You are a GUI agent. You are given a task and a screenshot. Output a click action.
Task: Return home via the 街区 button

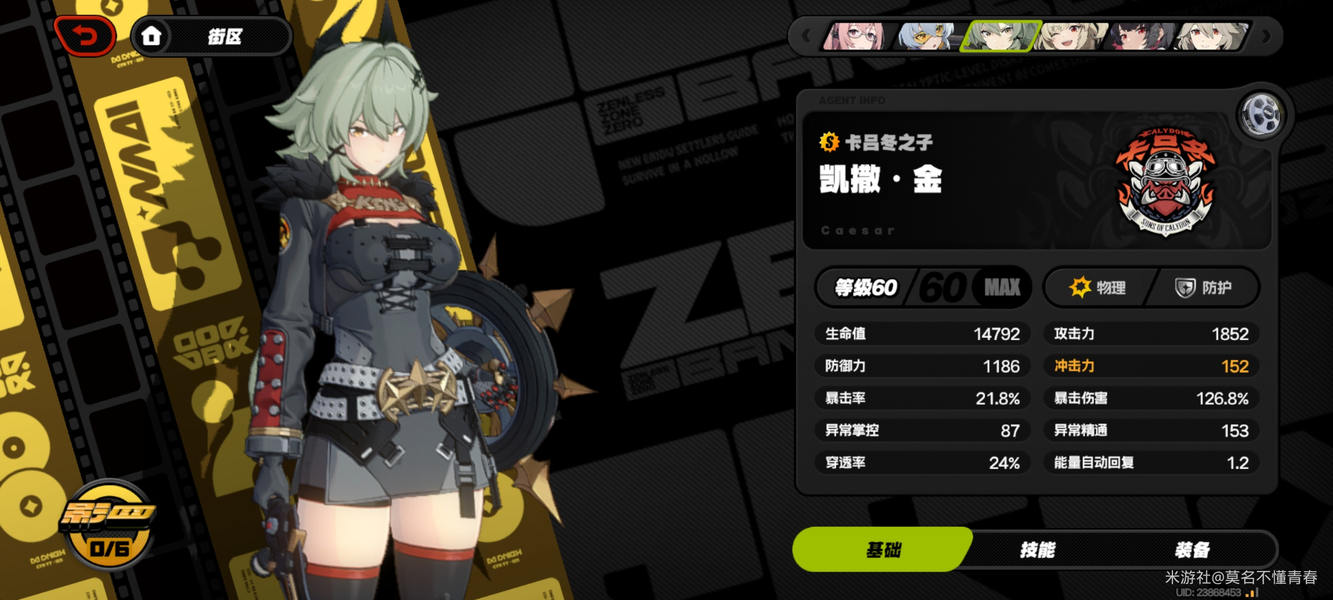(210, 37)
